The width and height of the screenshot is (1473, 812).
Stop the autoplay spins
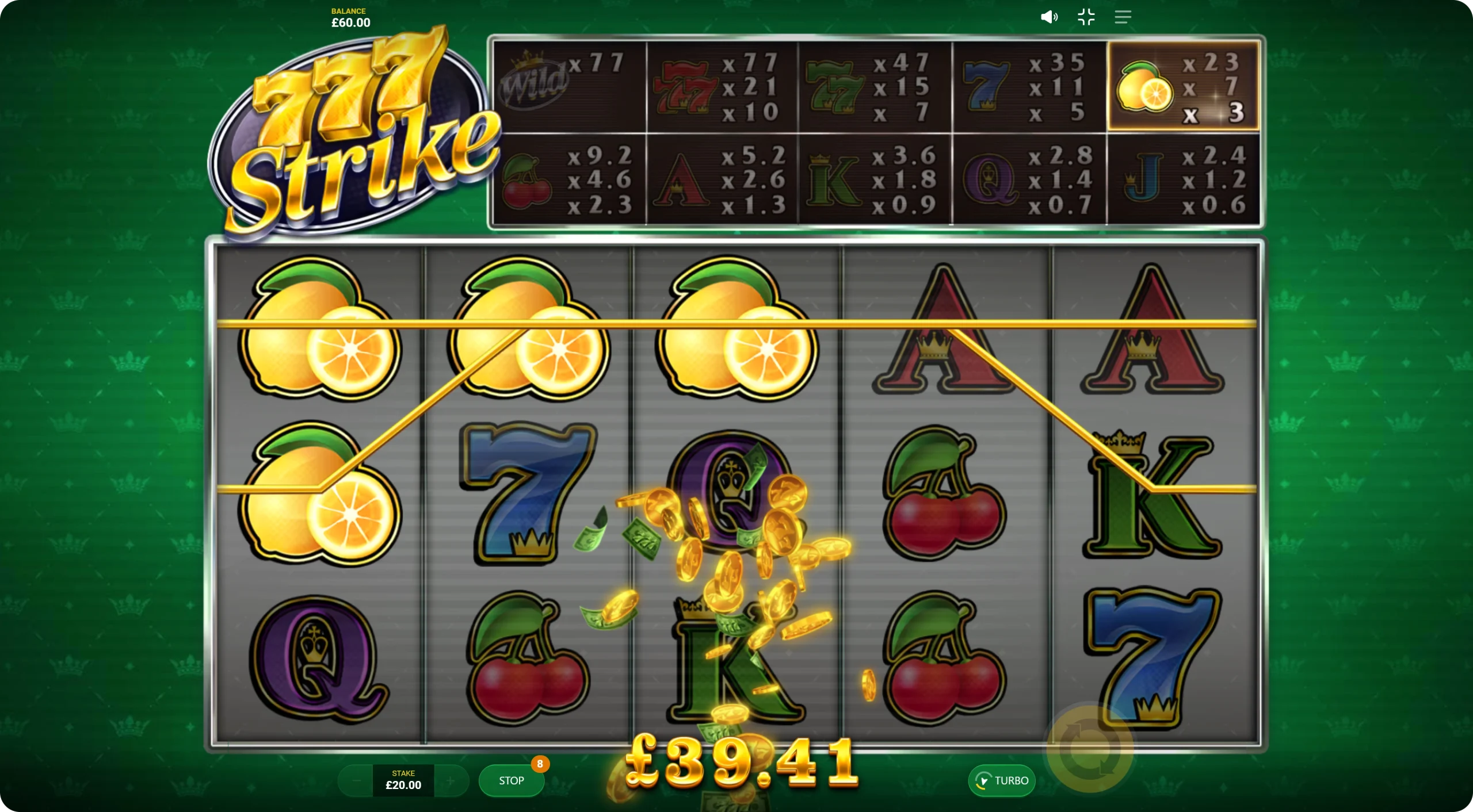pos(511,780)
